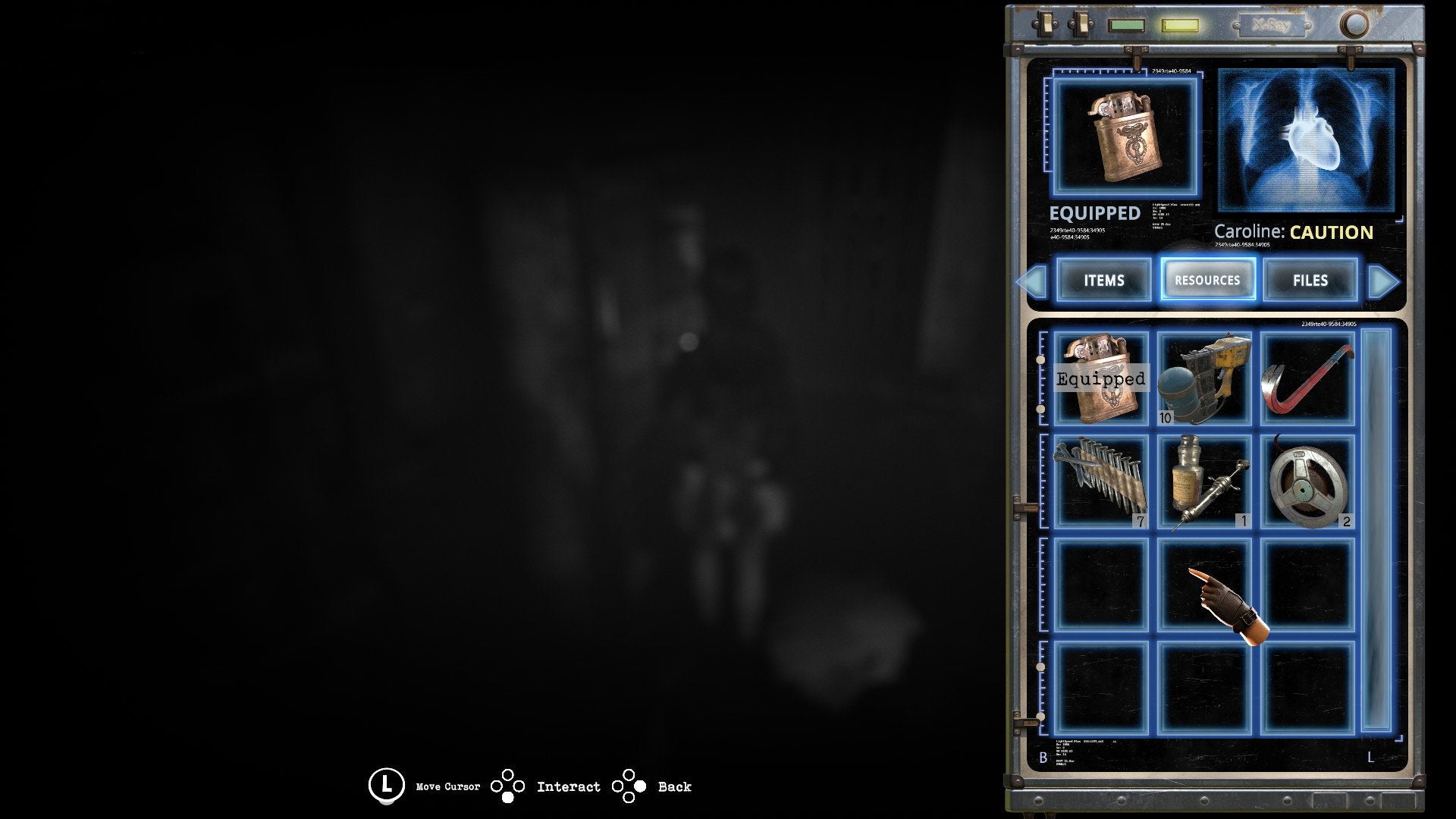Select the yellow nail gun item
Screen dimensions: 1456x819
point(1204,377)
